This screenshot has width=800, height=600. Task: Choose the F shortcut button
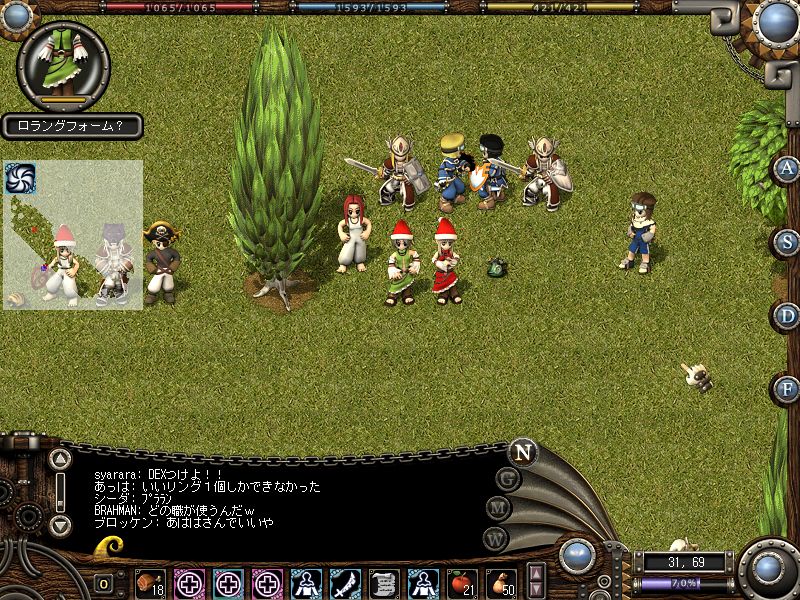[x=787, y=389]
